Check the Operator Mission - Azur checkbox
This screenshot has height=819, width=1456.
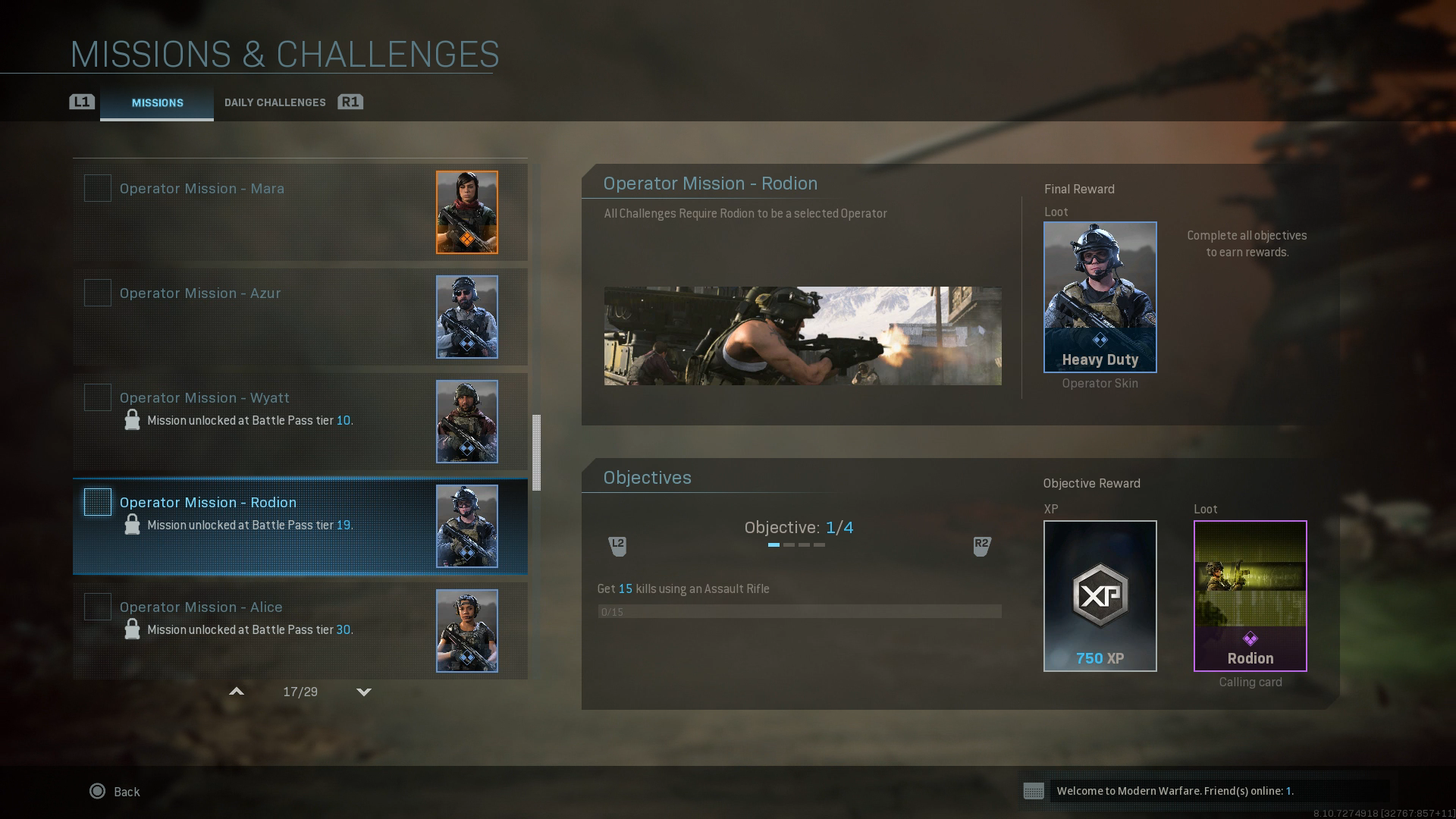coord(97,293)
